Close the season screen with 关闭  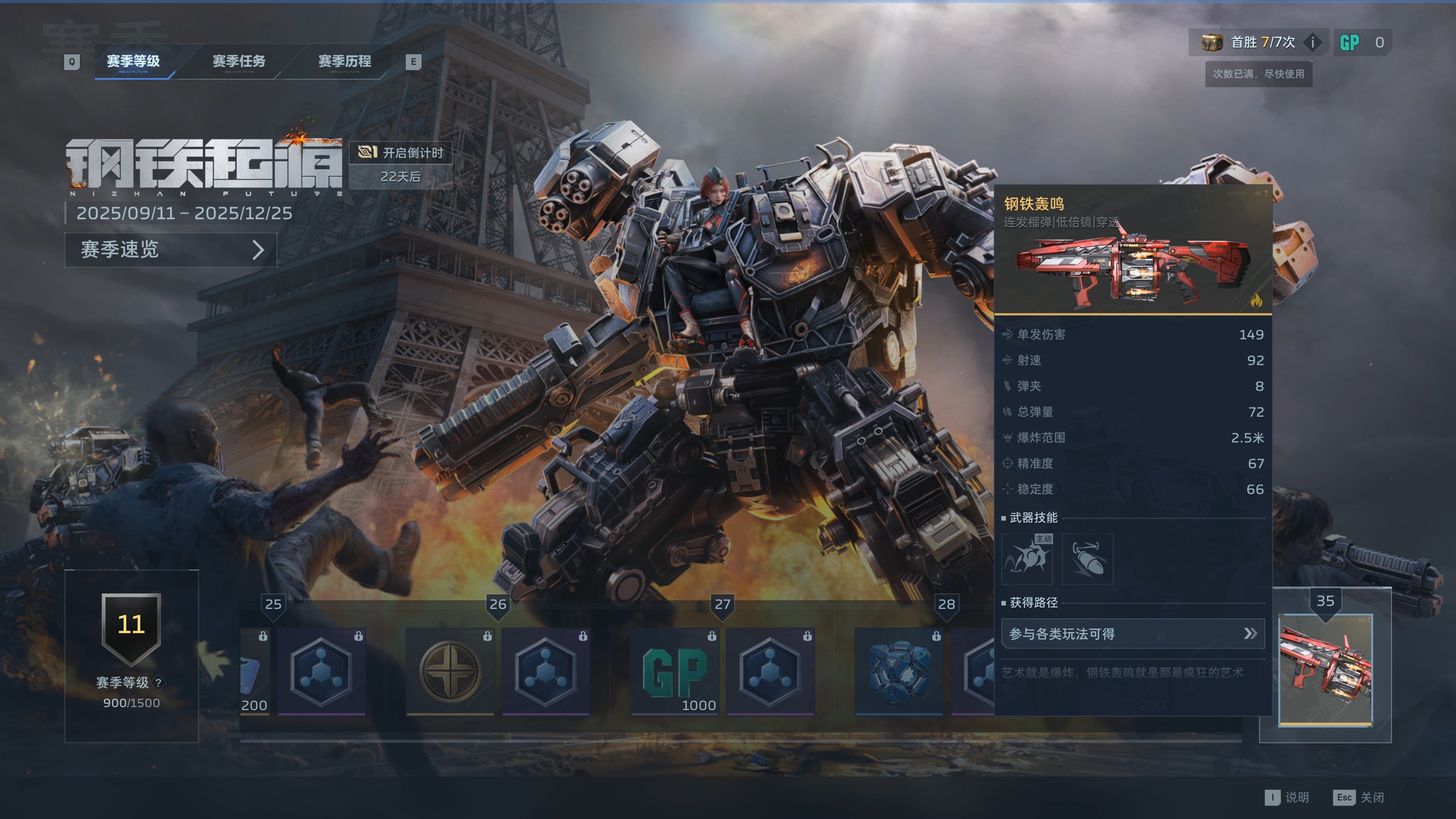(1360, 797)
